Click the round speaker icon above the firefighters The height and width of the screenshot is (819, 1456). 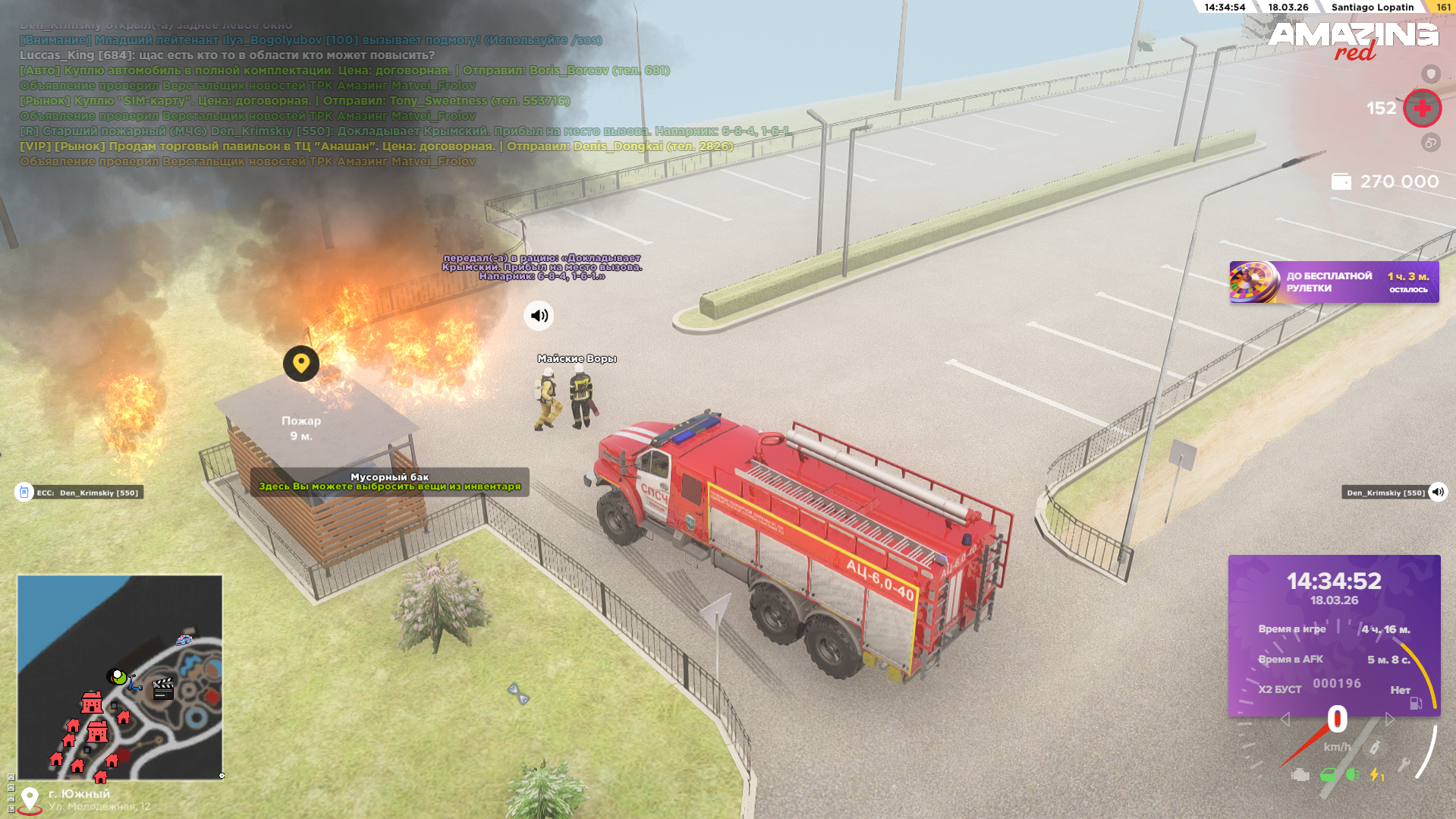[x=539, y=316]
